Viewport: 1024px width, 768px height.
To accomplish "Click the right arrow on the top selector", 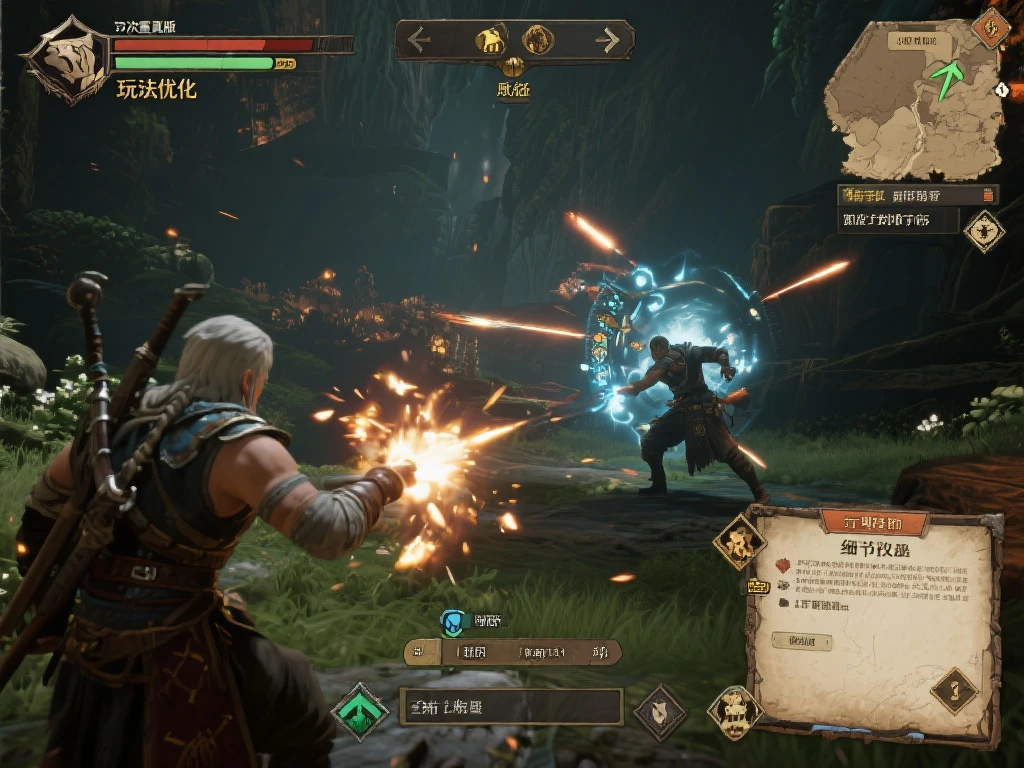I will tap(607, 40).
